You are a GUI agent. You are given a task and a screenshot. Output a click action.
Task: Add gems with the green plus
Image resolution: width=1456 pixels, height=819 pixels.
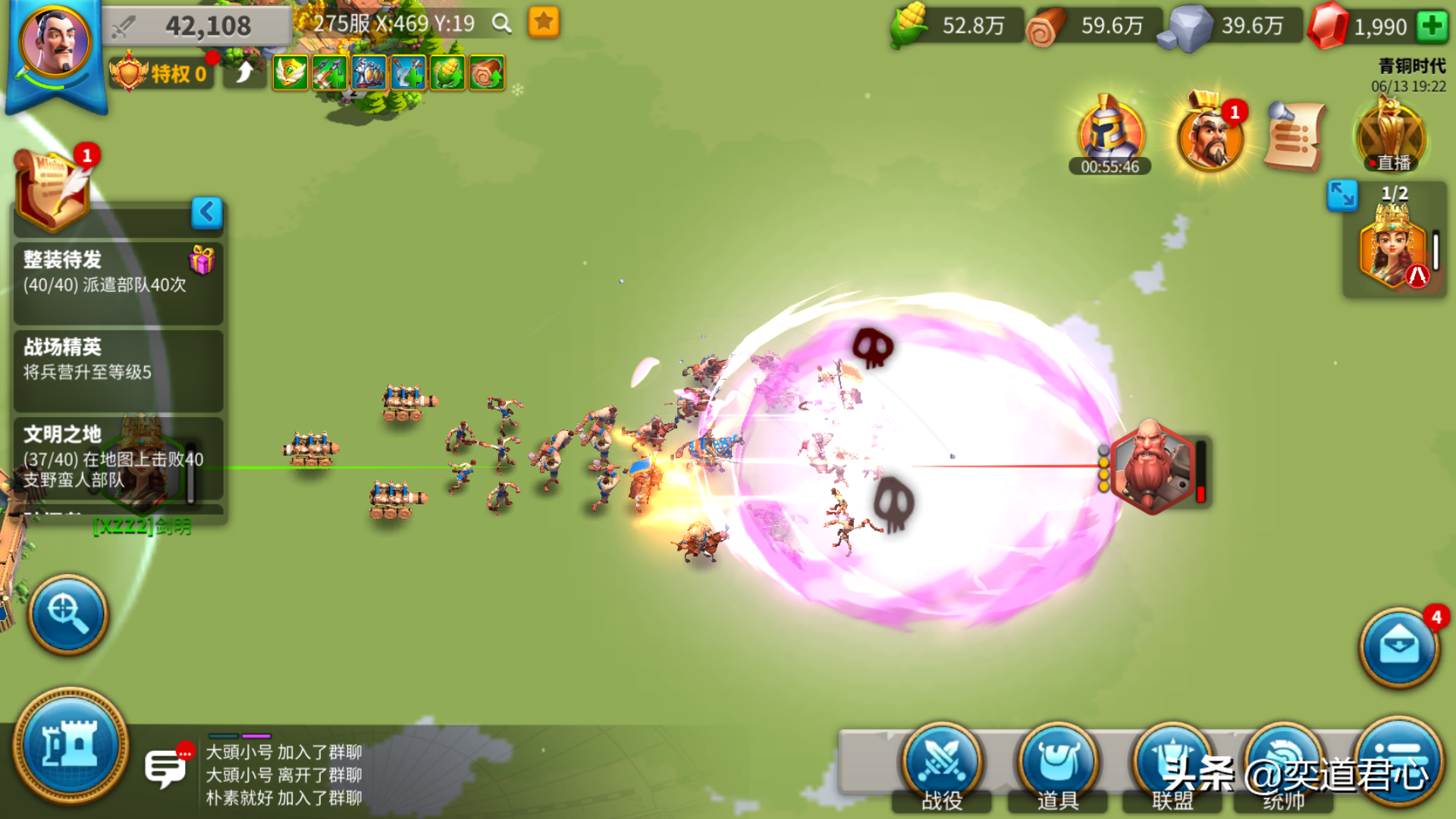pos(1432,27)
